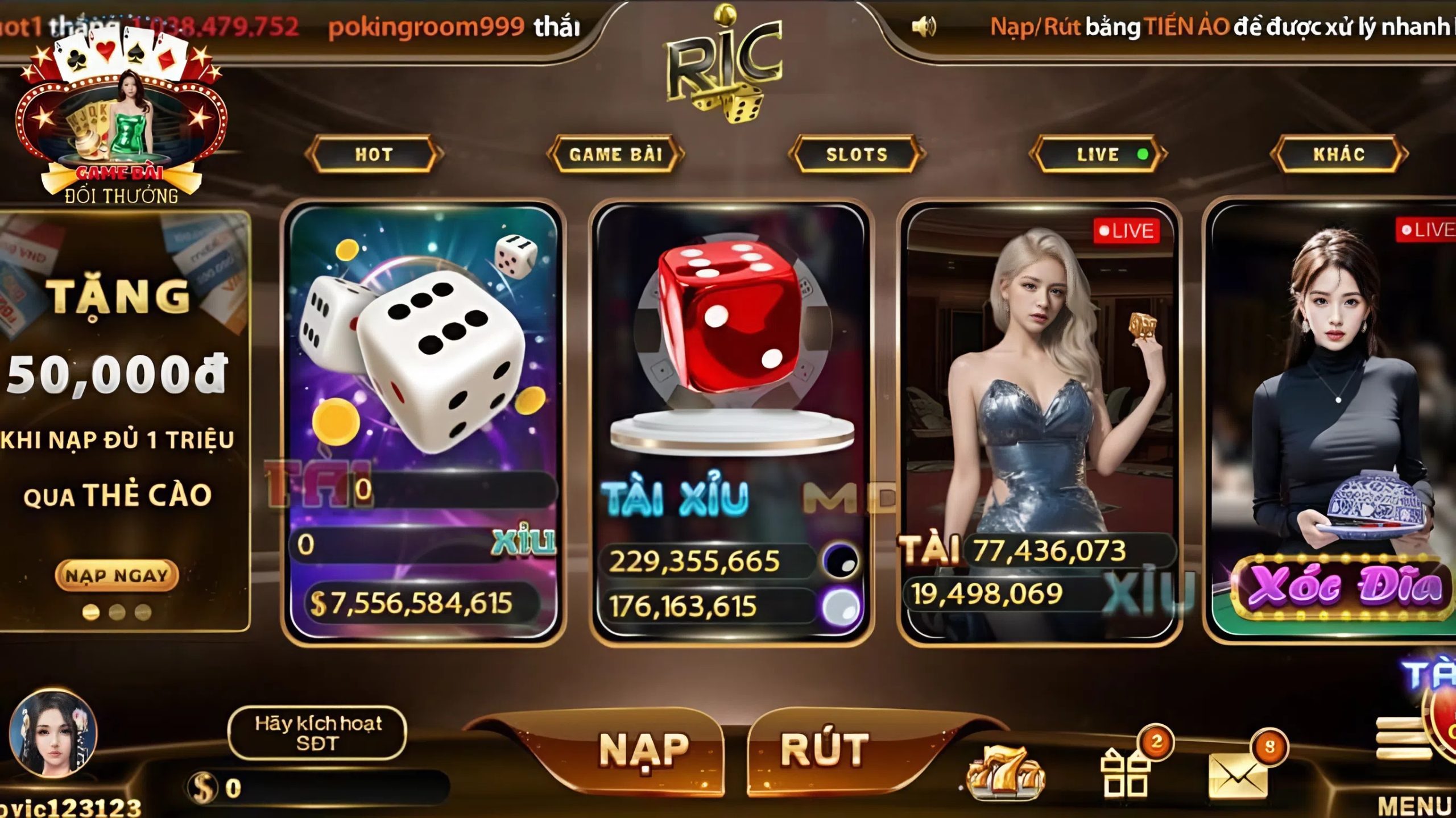Image resolution: width=1456 pixels, height=818 pixels.
Task: Open the GAME BÀI tab
Action: [615, 153]
